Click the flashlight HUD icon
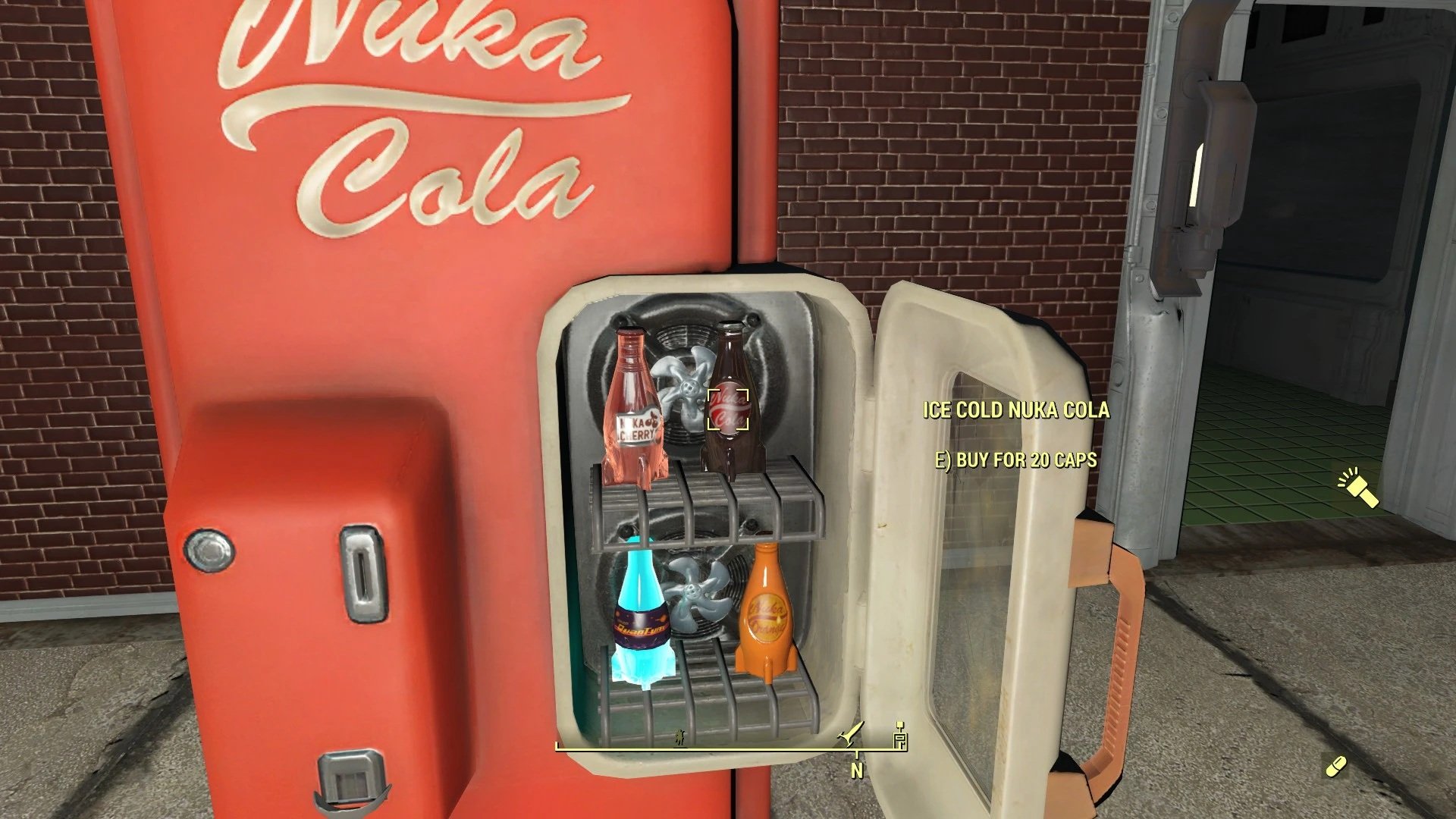The width and height of the screenshot is (1456, 819). tap(1357, 489)
